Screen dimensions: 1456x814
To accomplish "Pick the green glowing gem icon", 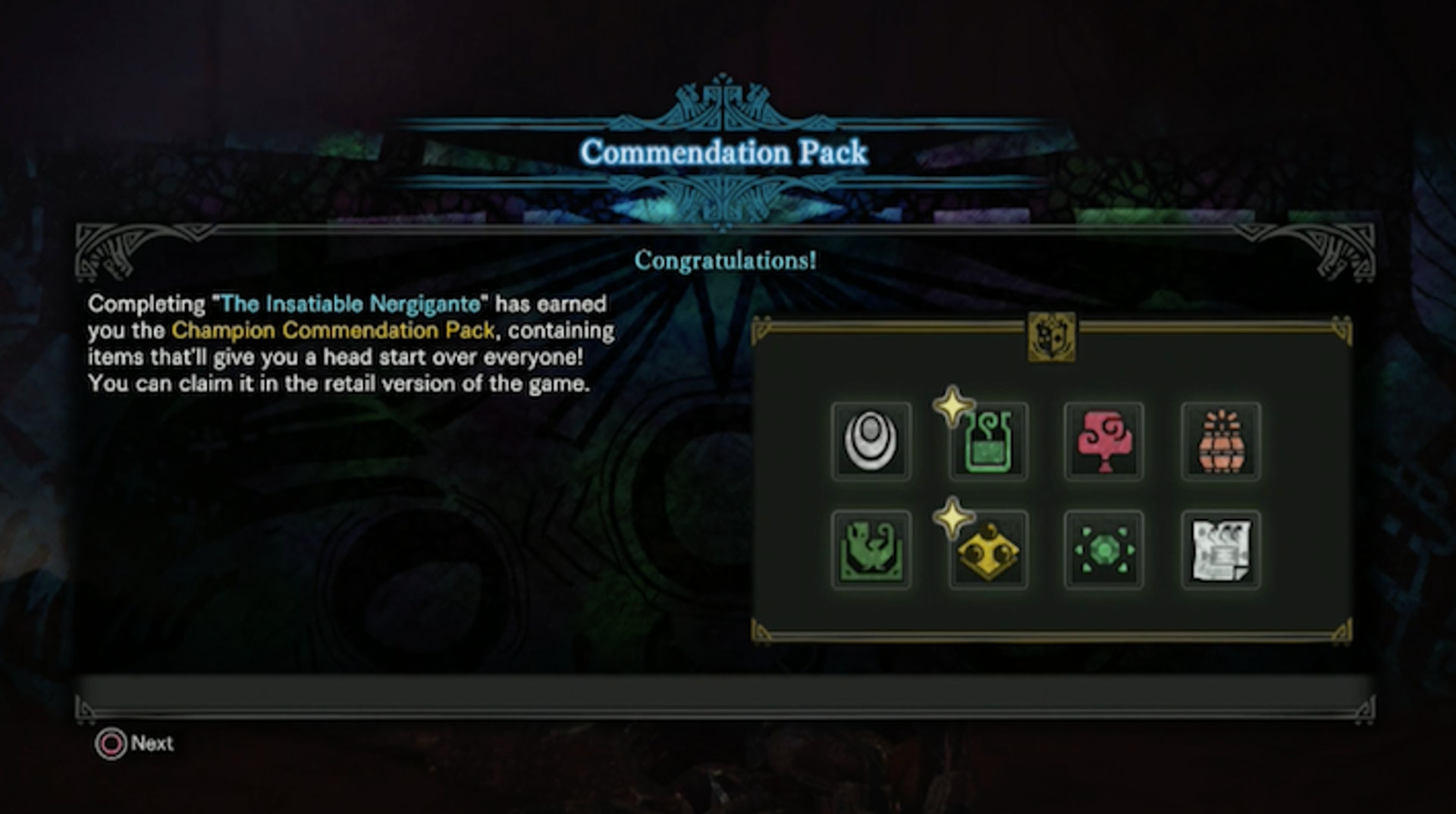I will (x=1104, y=550).
